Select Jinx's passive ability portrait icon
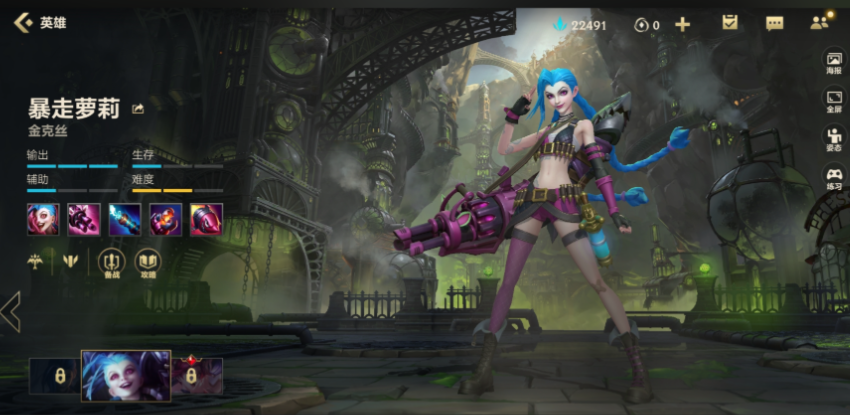This screenshot has height=415, width=850. [43, 218]
